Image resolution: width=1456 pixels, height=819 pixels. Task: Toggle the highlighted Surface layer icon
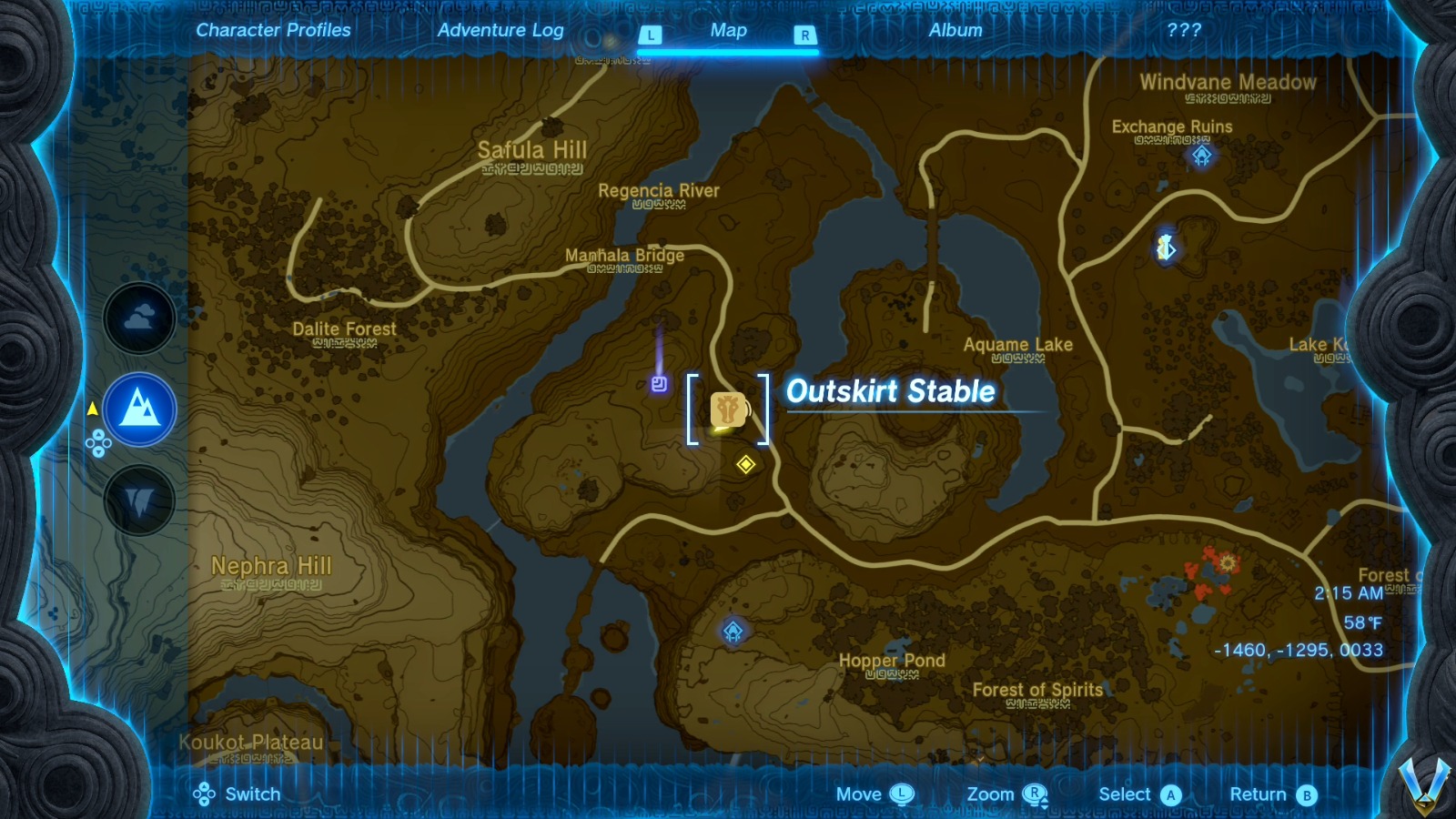click(139, 409)
